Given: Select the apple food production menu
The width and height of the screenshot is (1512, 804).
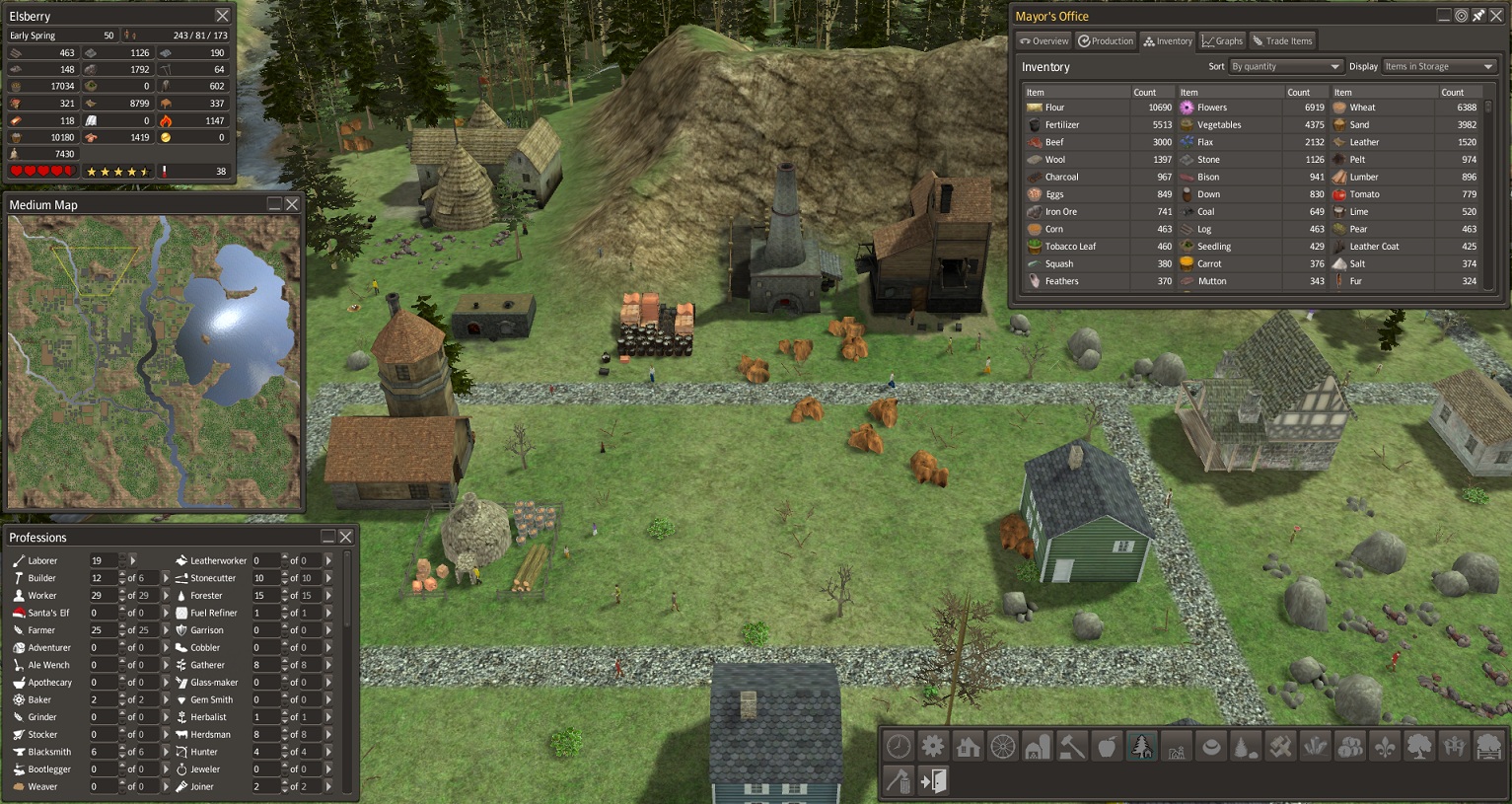Looking at the screenshot, I should 1107,747.
